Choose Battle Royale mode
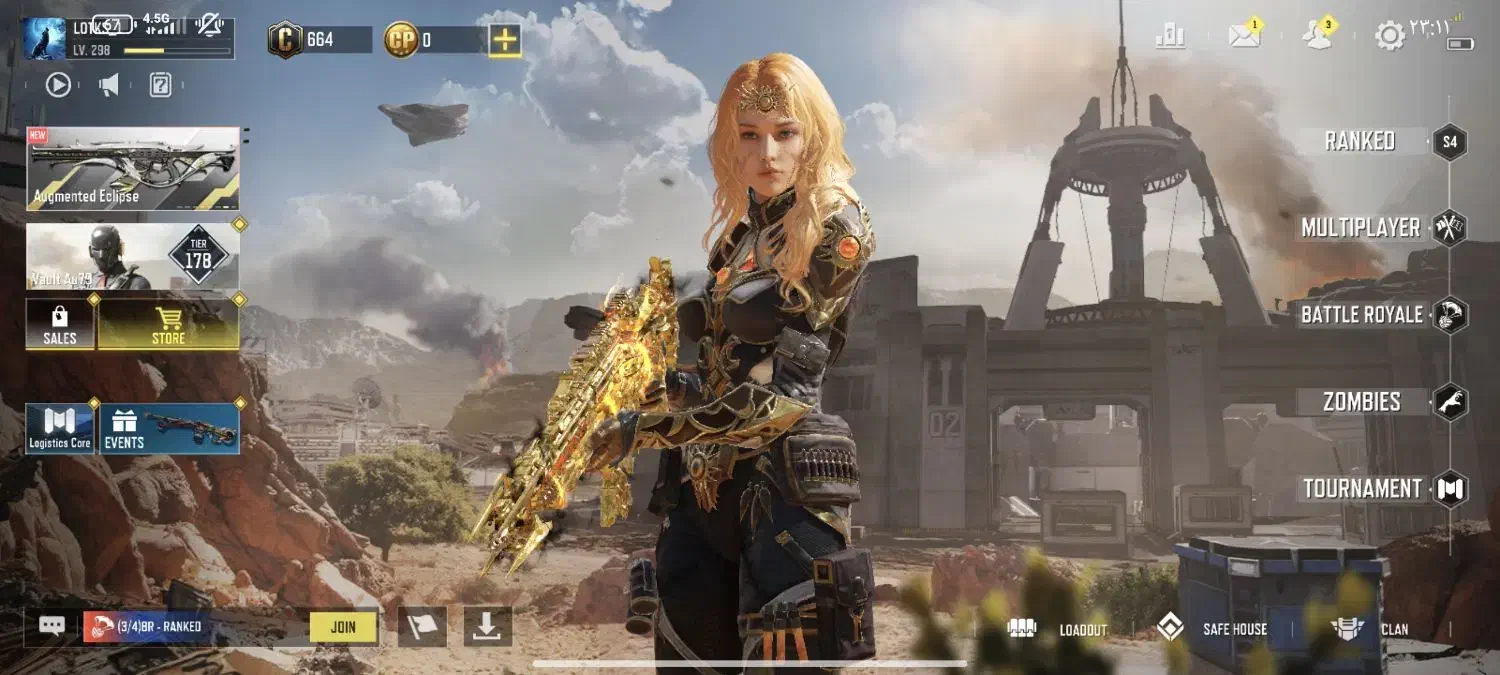 click(x=1361, y=315)
